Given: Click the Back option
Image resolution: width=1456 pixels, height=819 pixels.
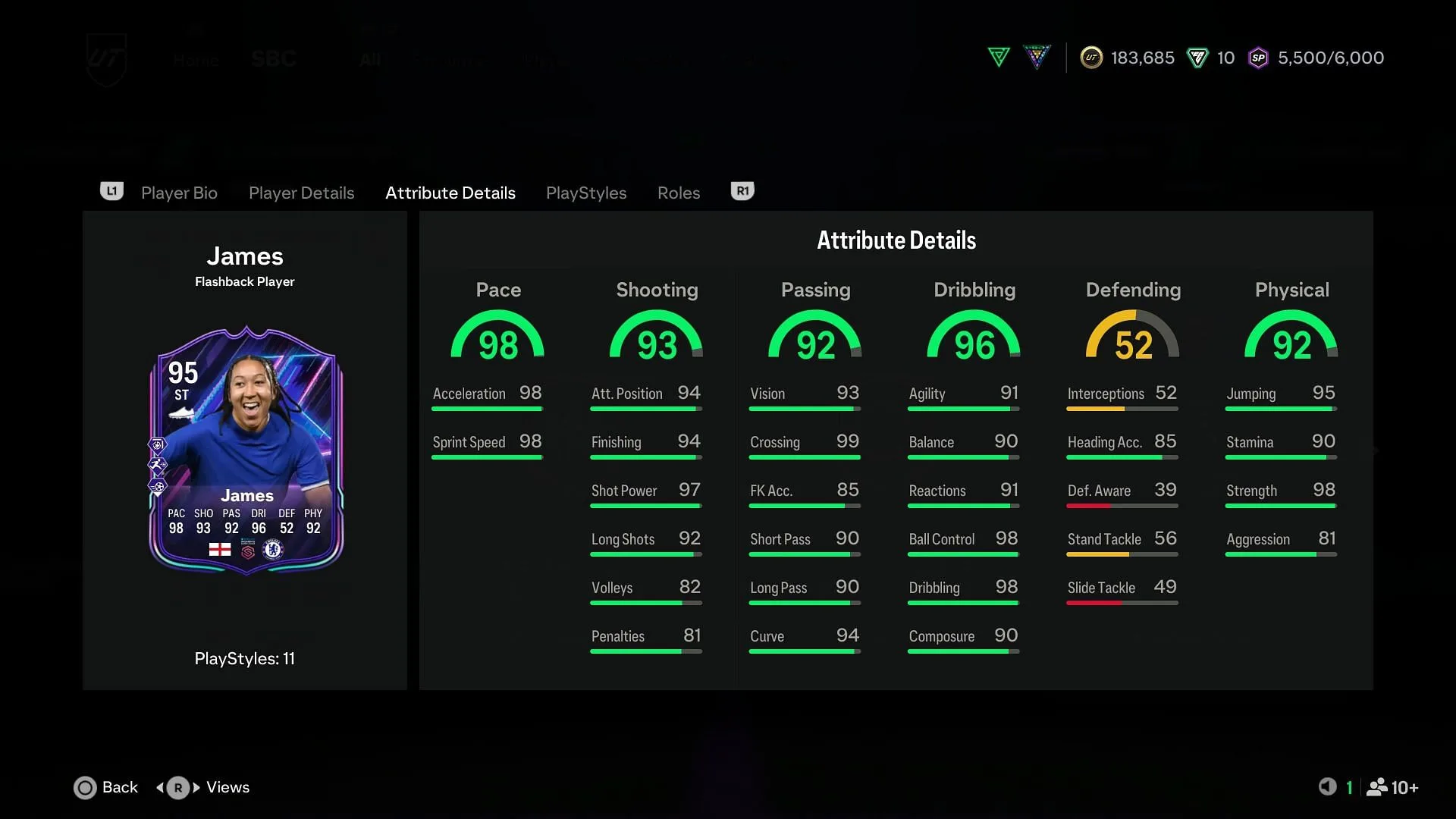Looking at the screenshot, I should coord(106,787).
